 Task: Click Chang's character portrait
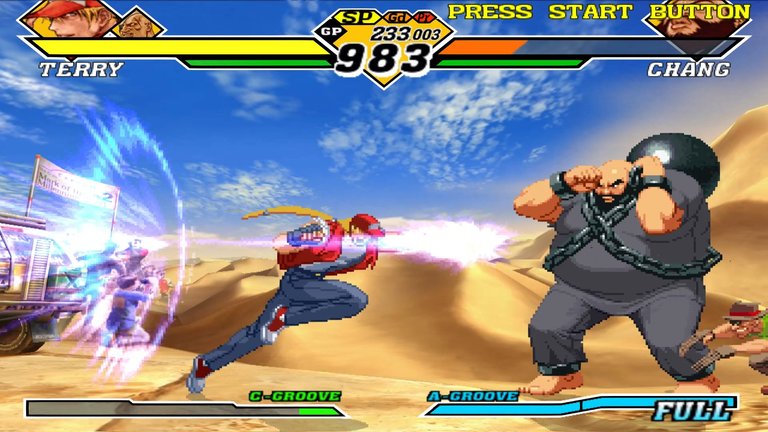pos(697,22)
